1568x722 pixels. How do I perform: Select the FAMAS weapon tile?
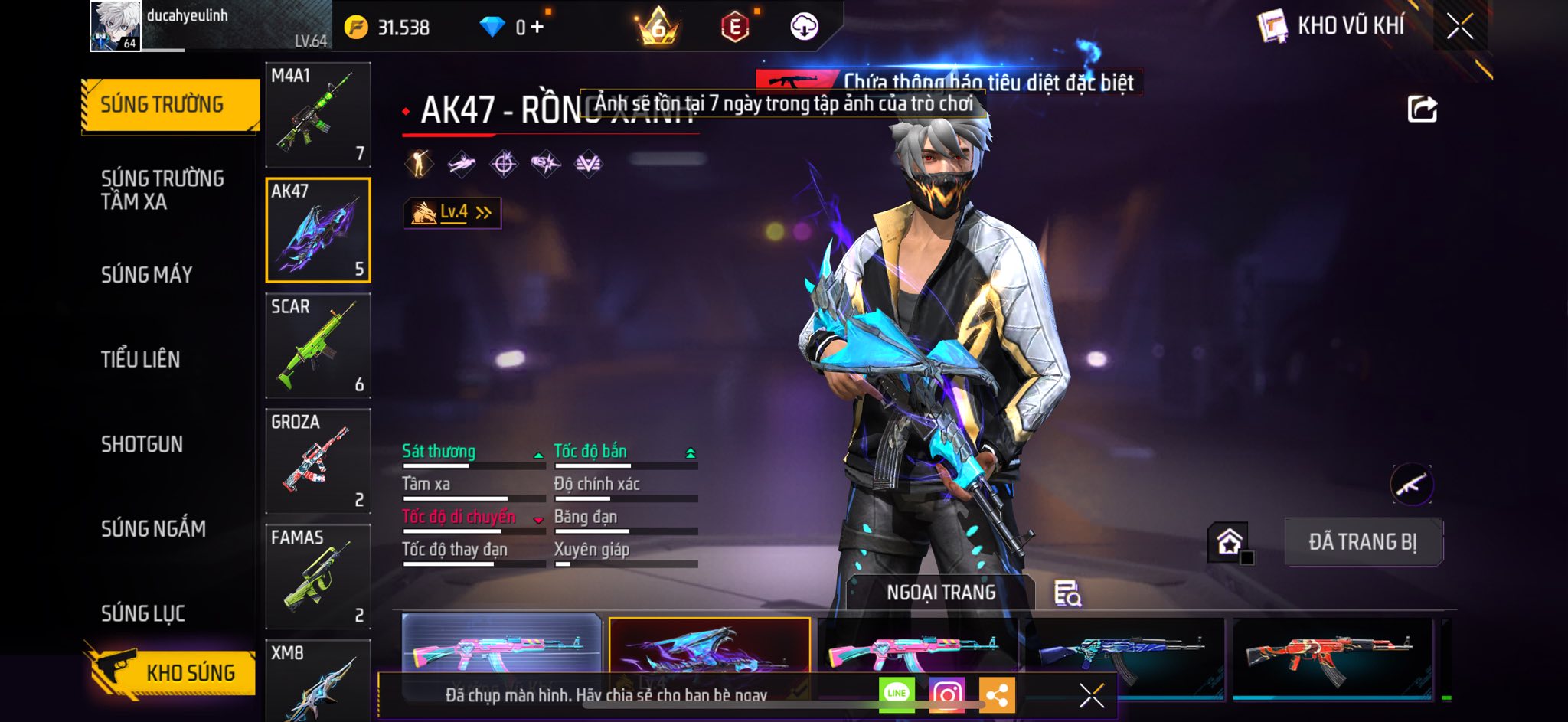[318, 577]
